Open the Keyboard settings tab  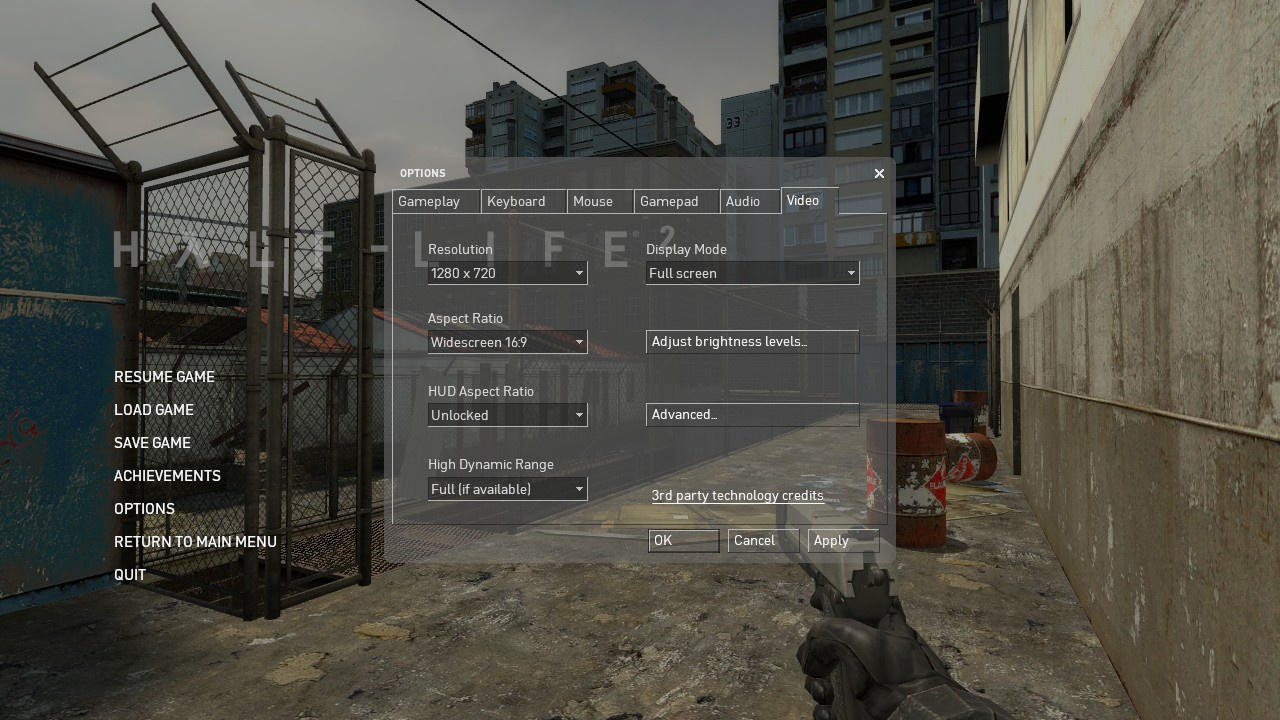(x=516, y=202)
